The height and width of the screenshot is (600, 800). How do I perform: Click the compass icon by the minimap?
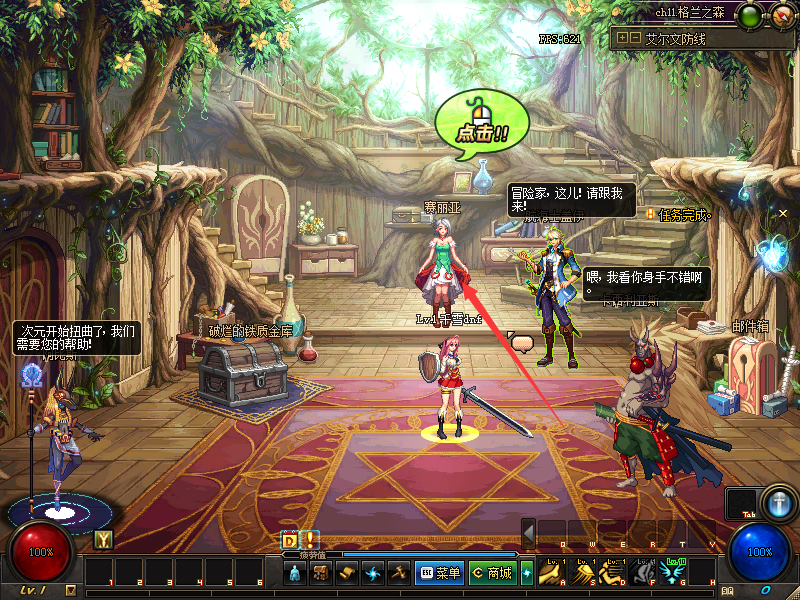point(781,15)
